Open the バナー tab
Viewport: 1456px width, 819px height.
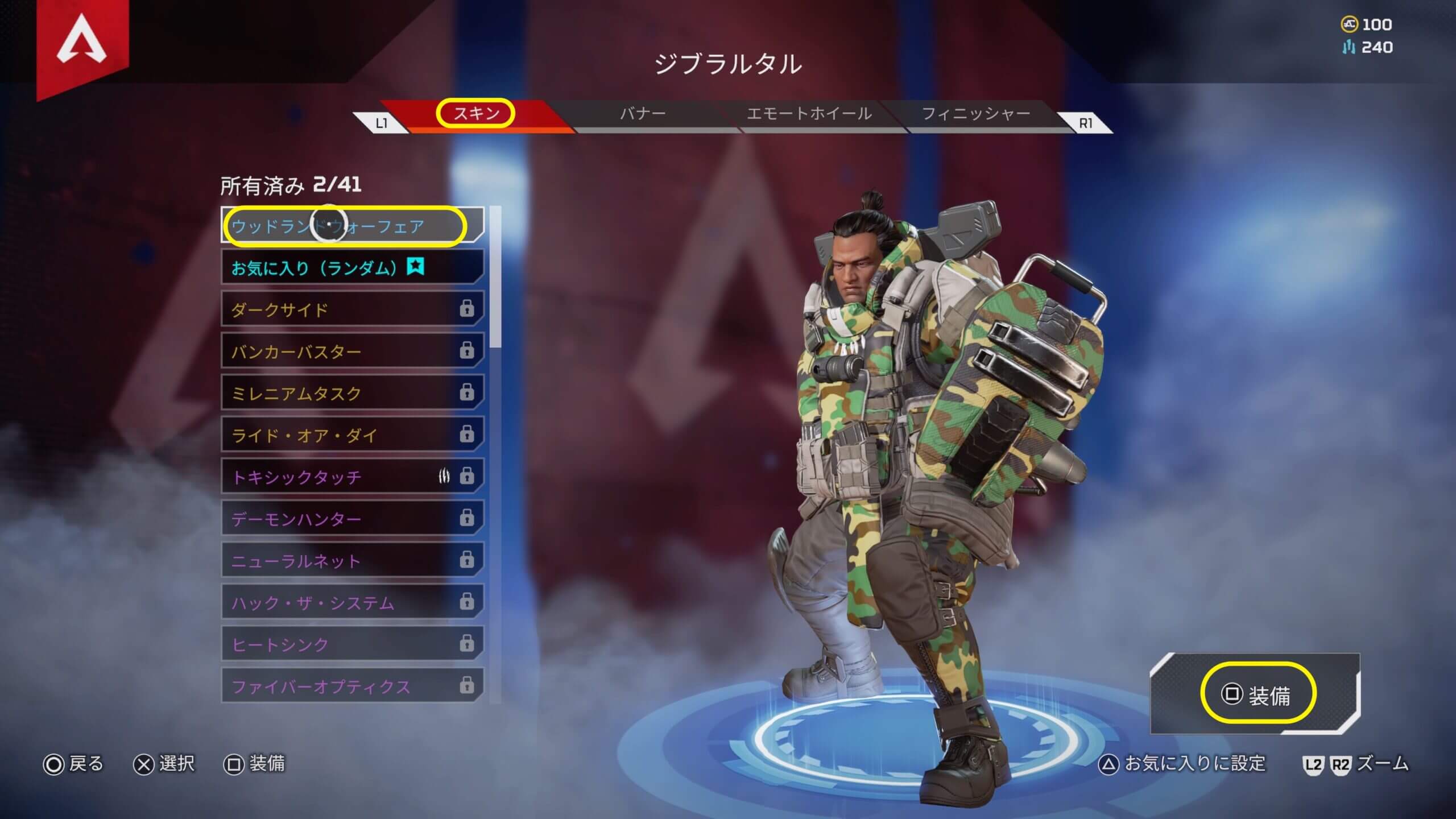pos(643,114)
